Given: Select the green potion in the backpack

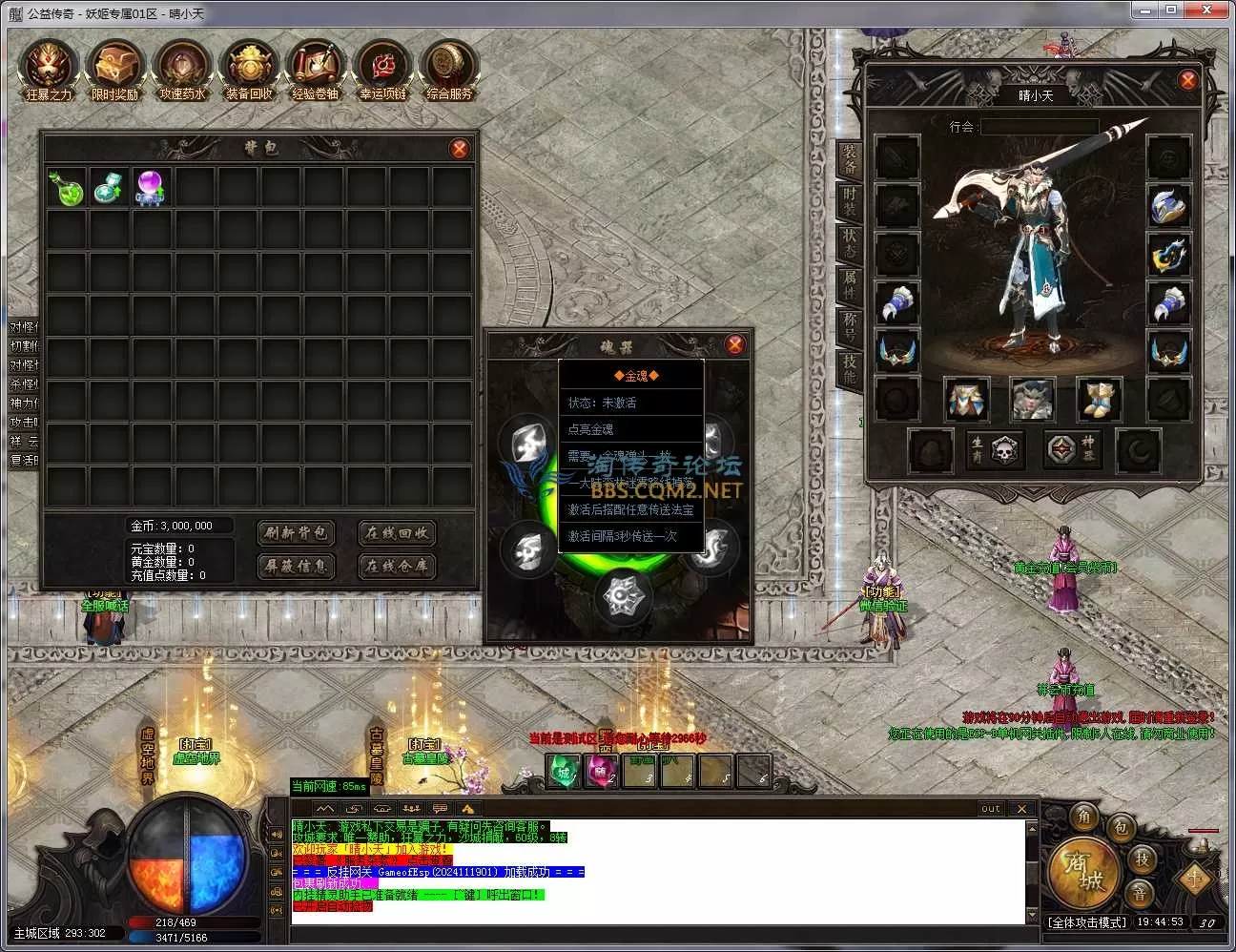Looking at the screenshot, I should point(65,188).
